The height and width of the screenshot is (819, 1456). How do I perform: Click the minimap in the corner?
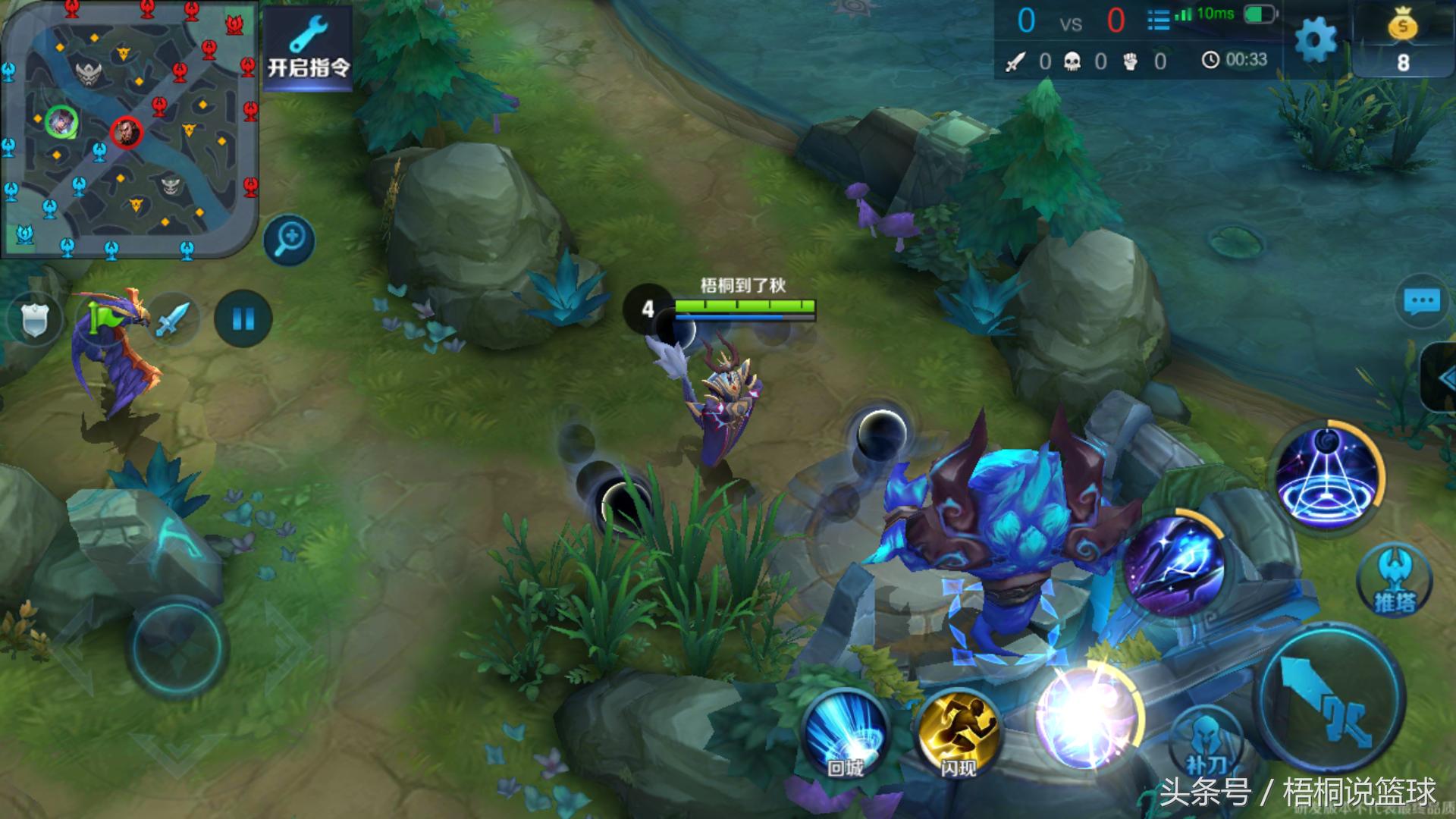coord(130,130)
